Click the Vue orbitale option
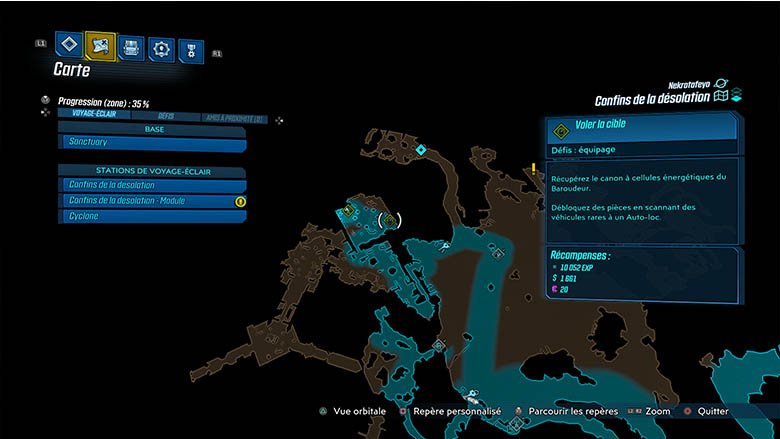Screen dimensions: 780x439 [x=353, y=411]
